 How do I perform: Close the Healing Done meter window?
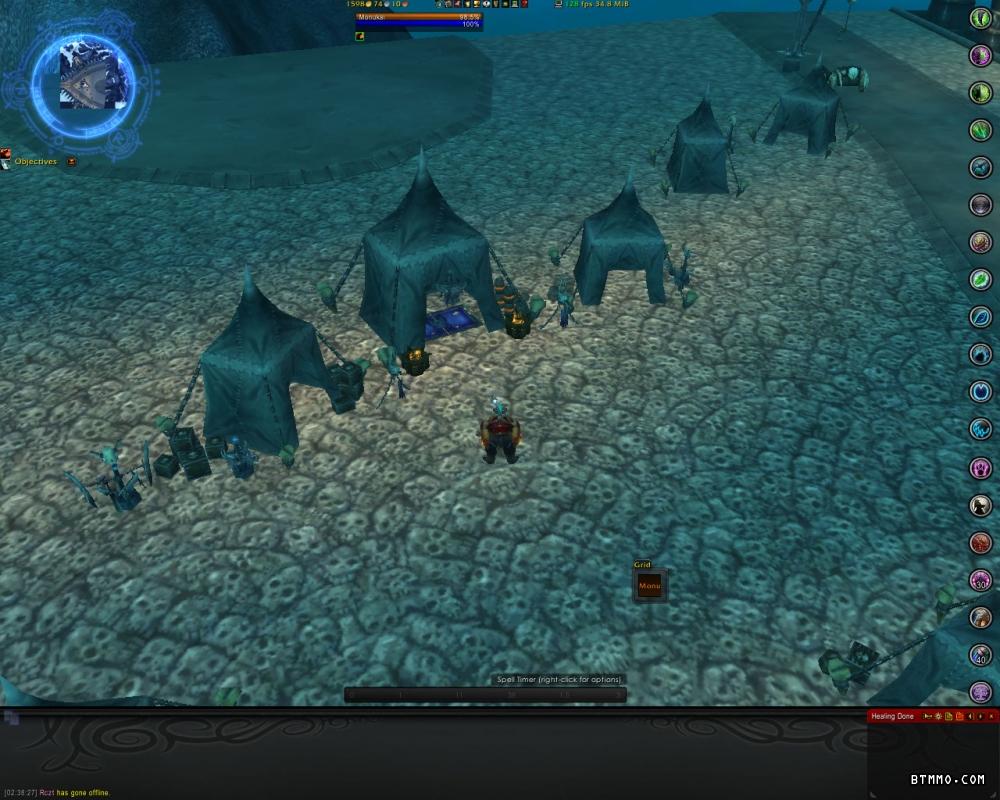pyautogui.click(x=992, y=716)
